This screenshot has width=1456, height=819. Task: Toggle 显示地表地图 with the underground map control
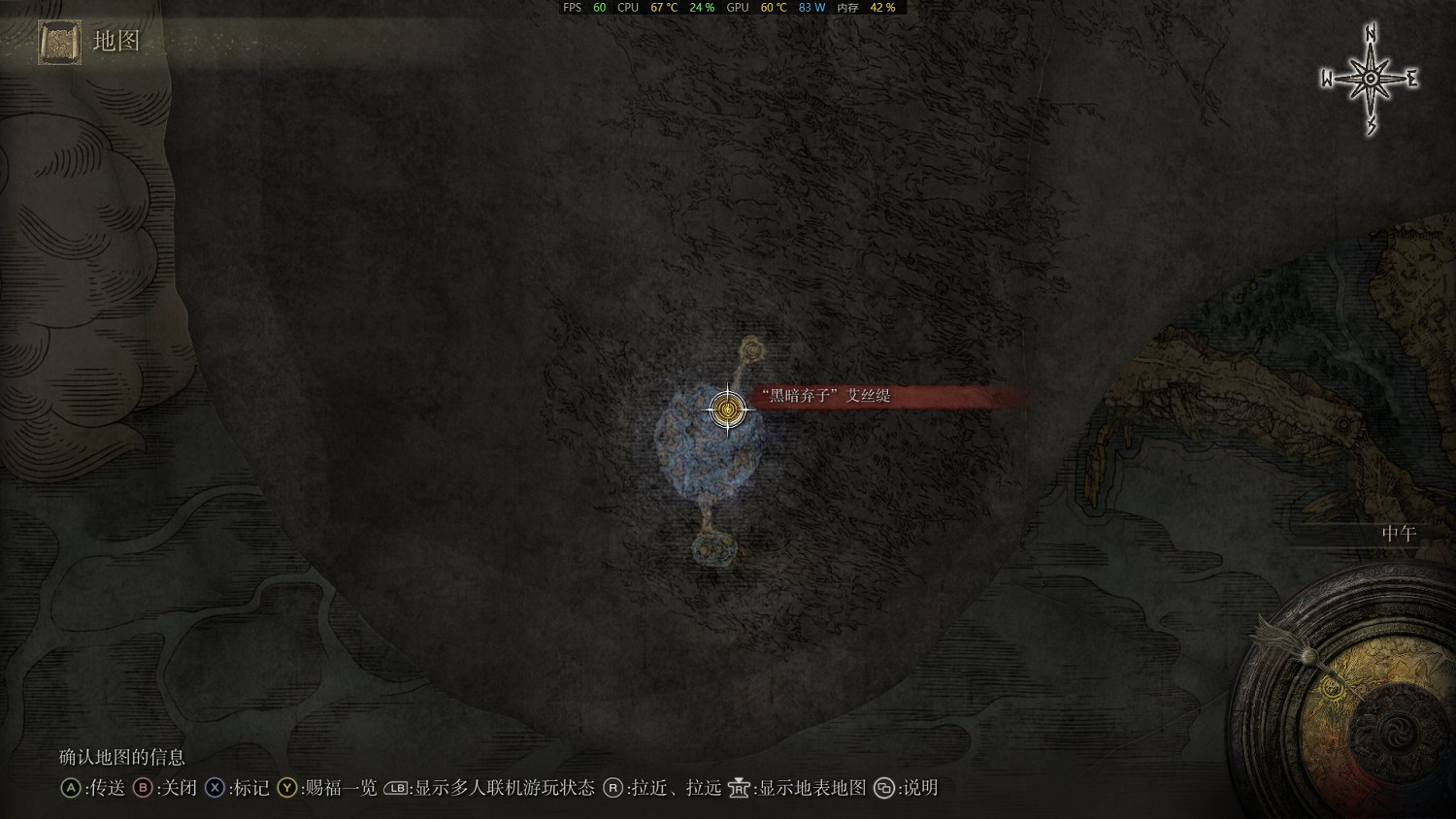click(794, 789)
